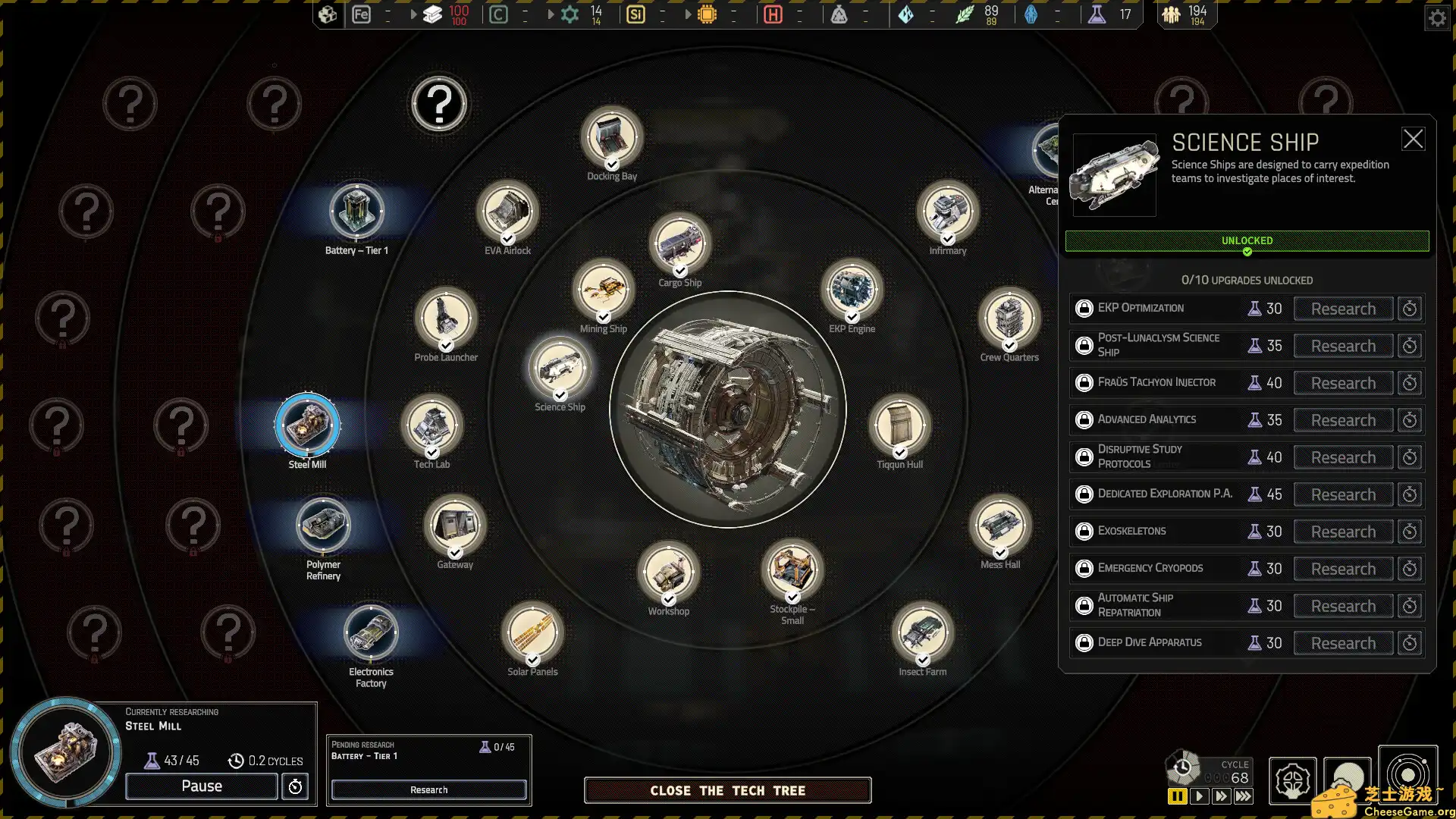Select the Polymer Refinery node
The image size is (1456, 819).
point(322,525)
